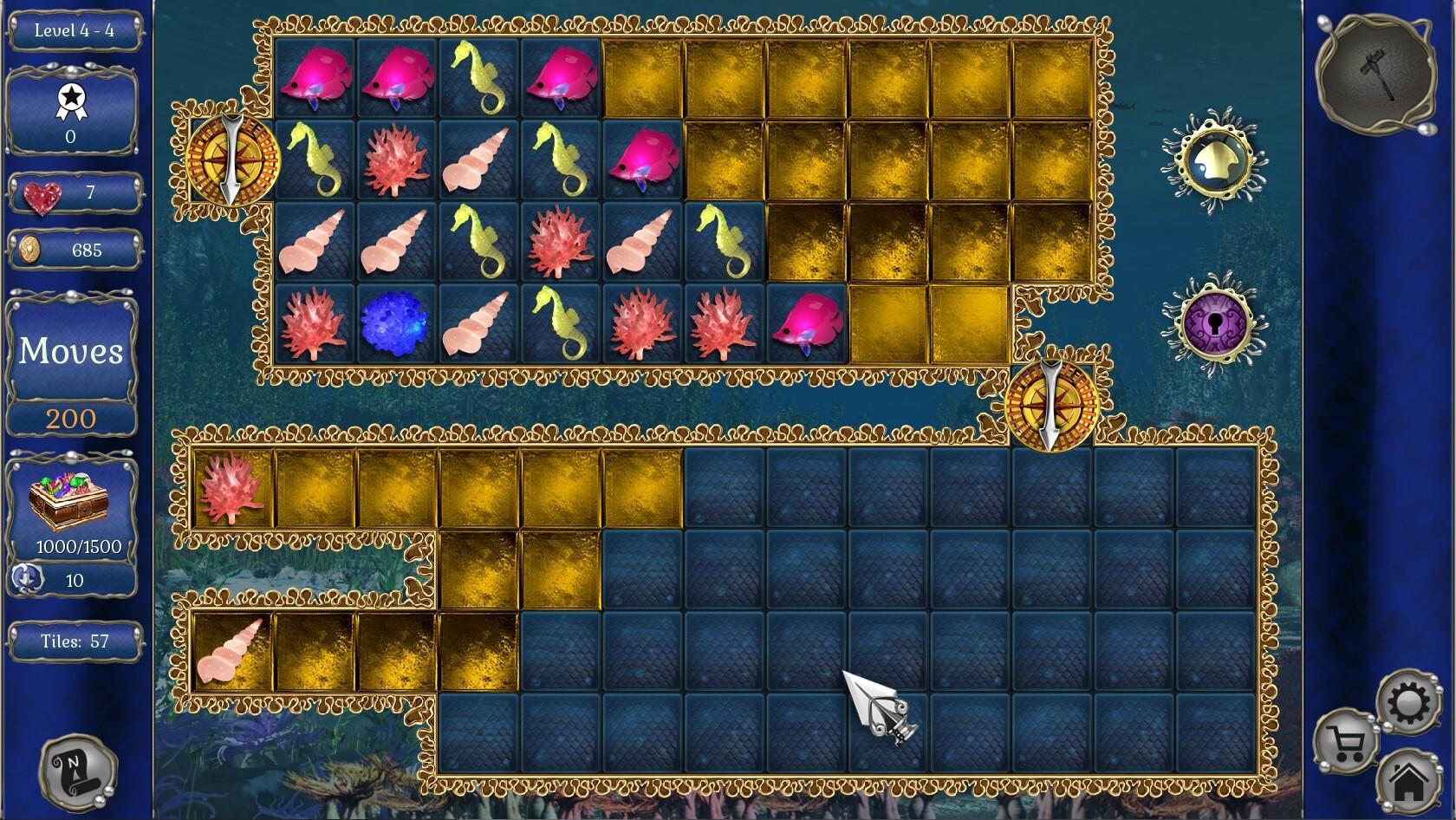
Task: Select the pink fish tile in the top row
Action: pos(315,78)
